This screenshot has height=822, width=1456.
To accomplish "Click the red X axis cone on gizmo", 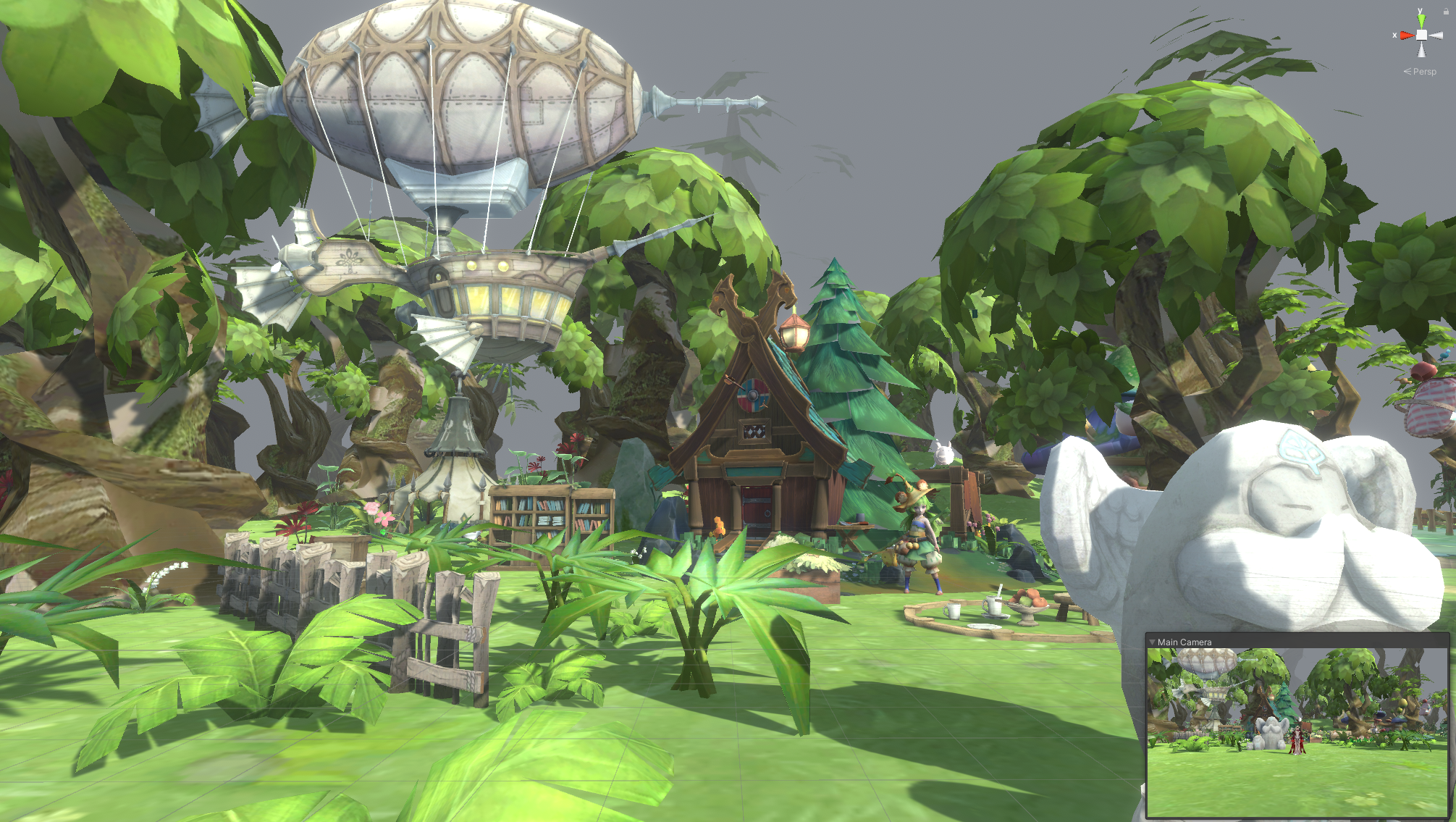I will point(1406,35).
